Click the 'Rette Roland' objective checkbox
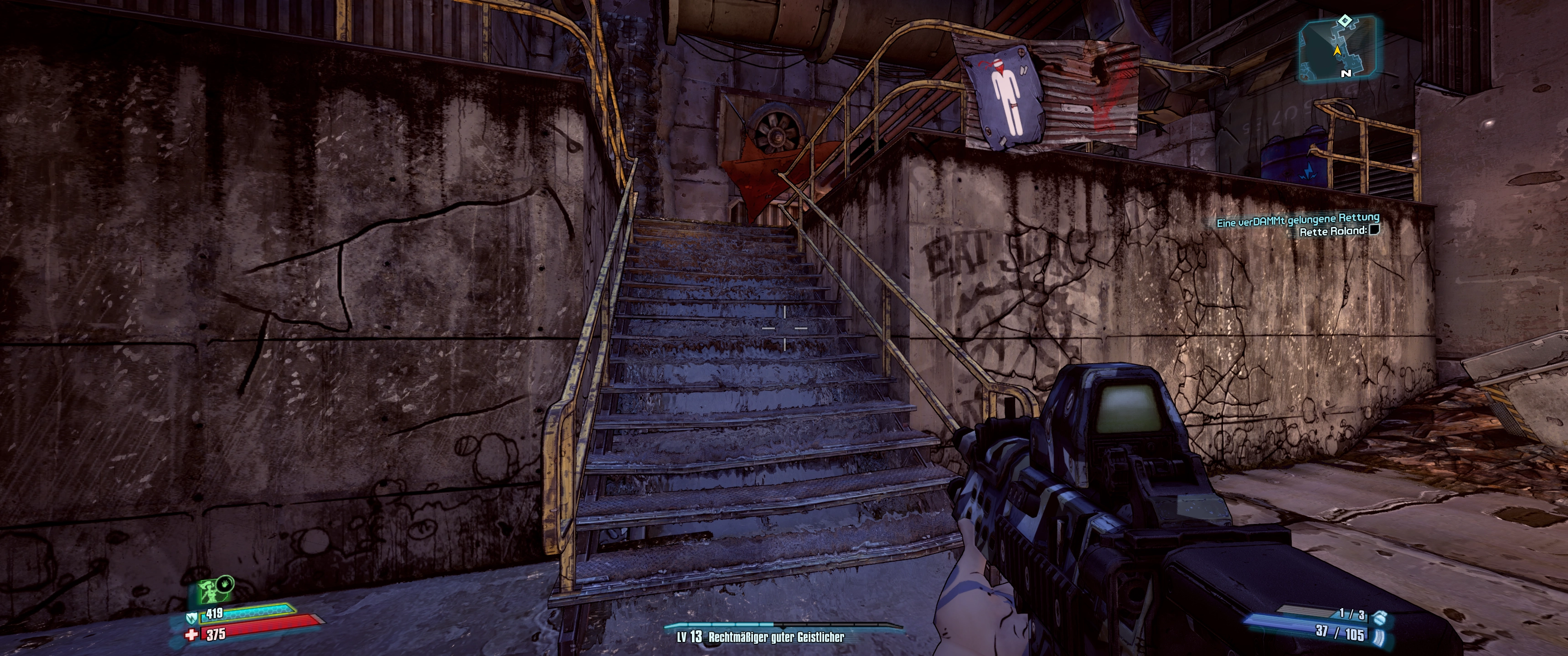Image resolution: width=1568 pixels, height=656 pixels. point(1373,230)
